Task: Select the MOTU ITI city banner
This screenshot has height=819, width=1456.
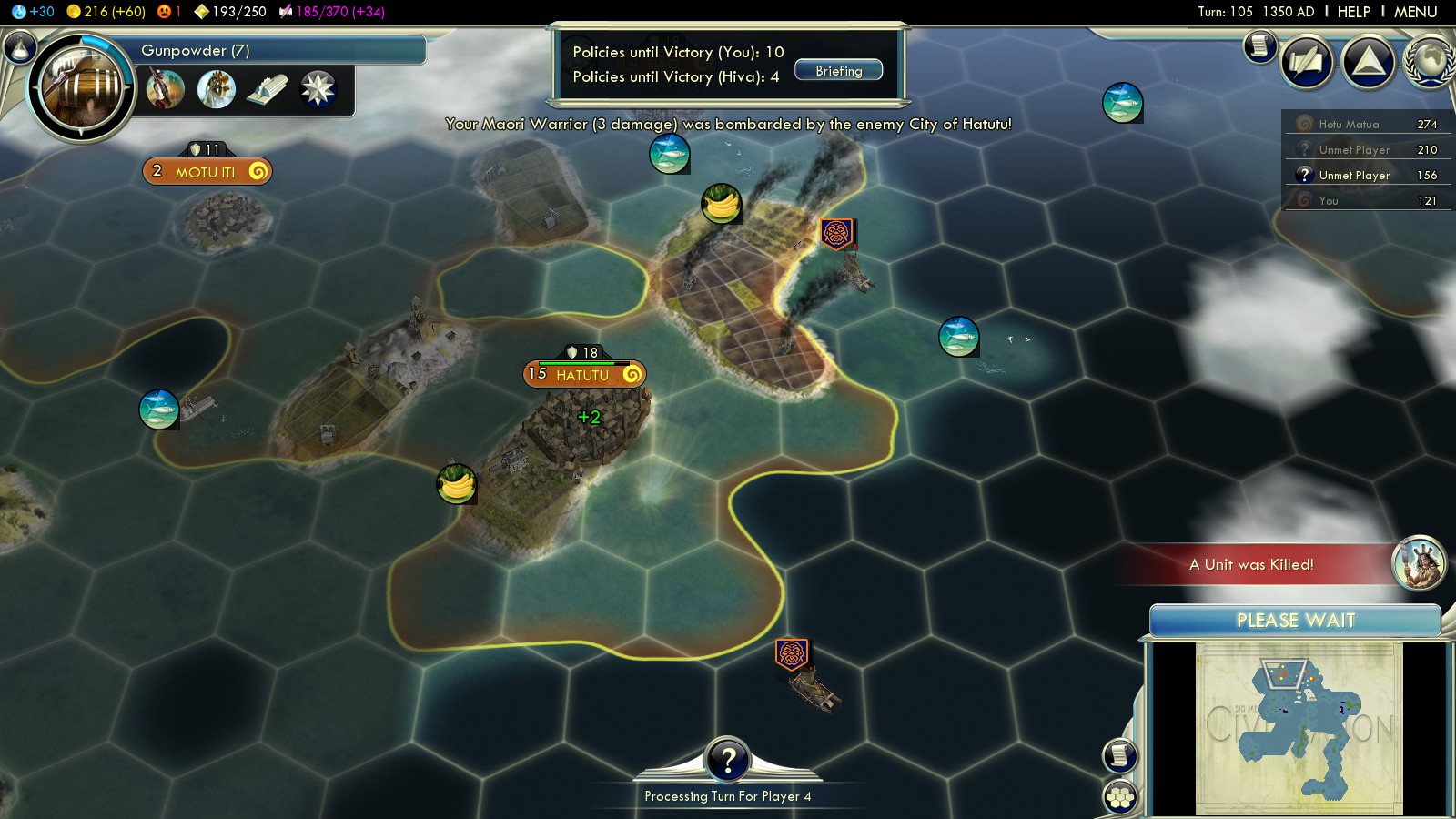Action: [207, 171]
